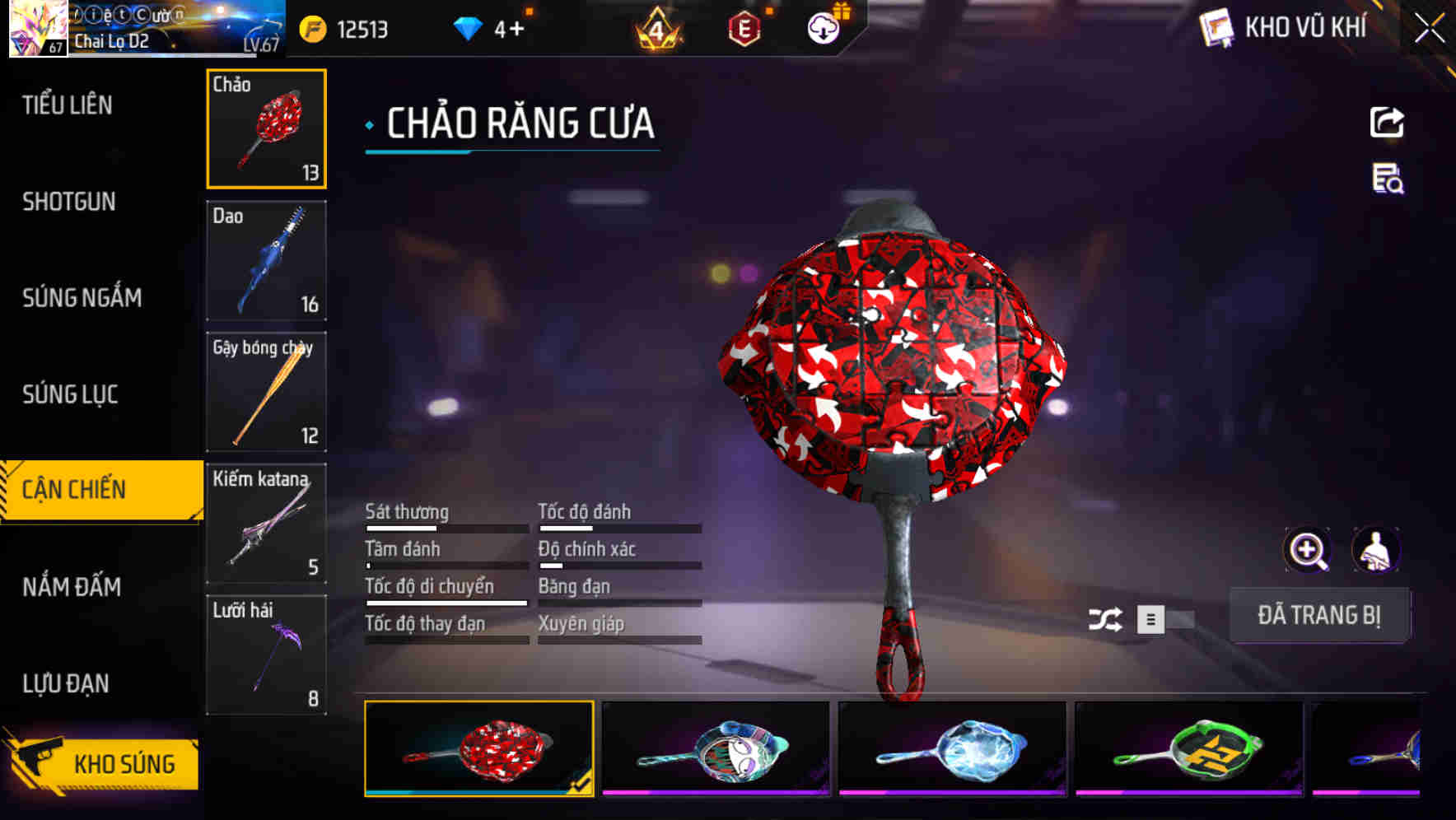This screenshot has width=1456, height=820.
Task: Click the rank badge icon
Action: 655,26
